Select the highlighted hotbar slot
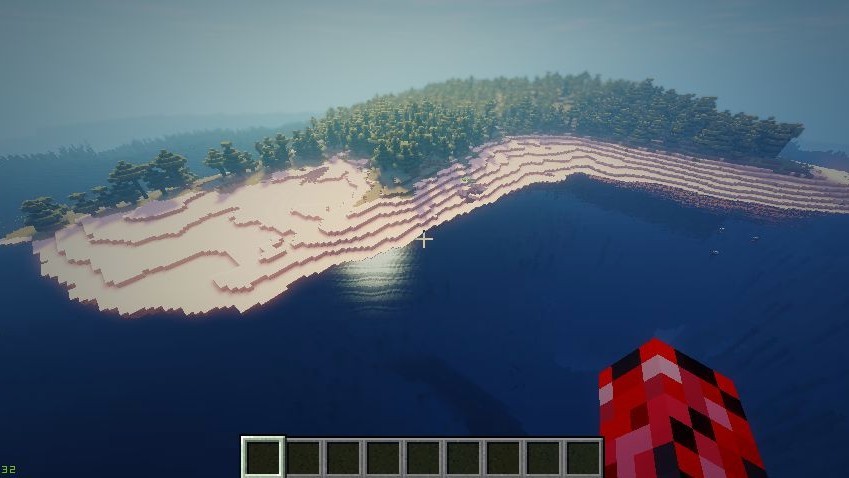 (263, 457)
